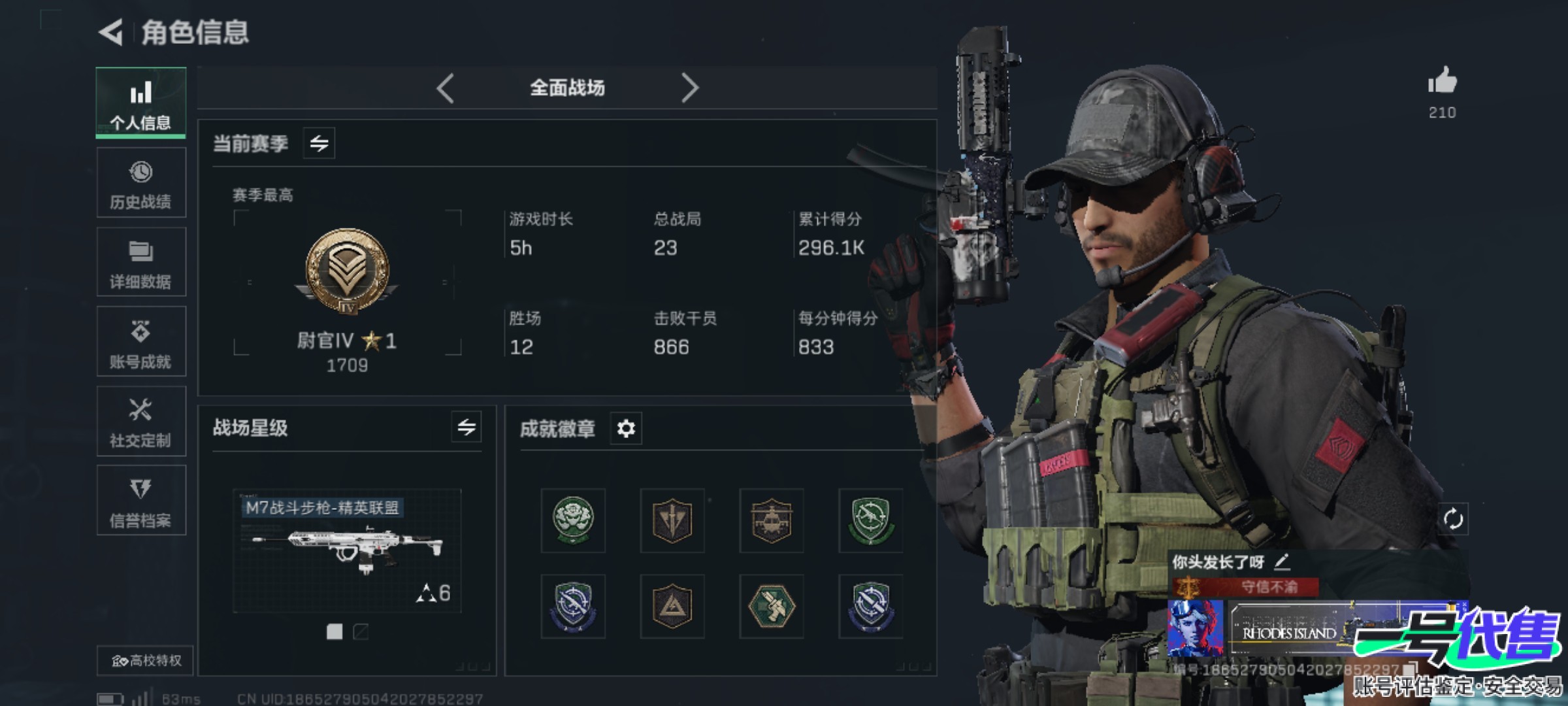Click the player avatar portrait

[x=1195, y=628]
